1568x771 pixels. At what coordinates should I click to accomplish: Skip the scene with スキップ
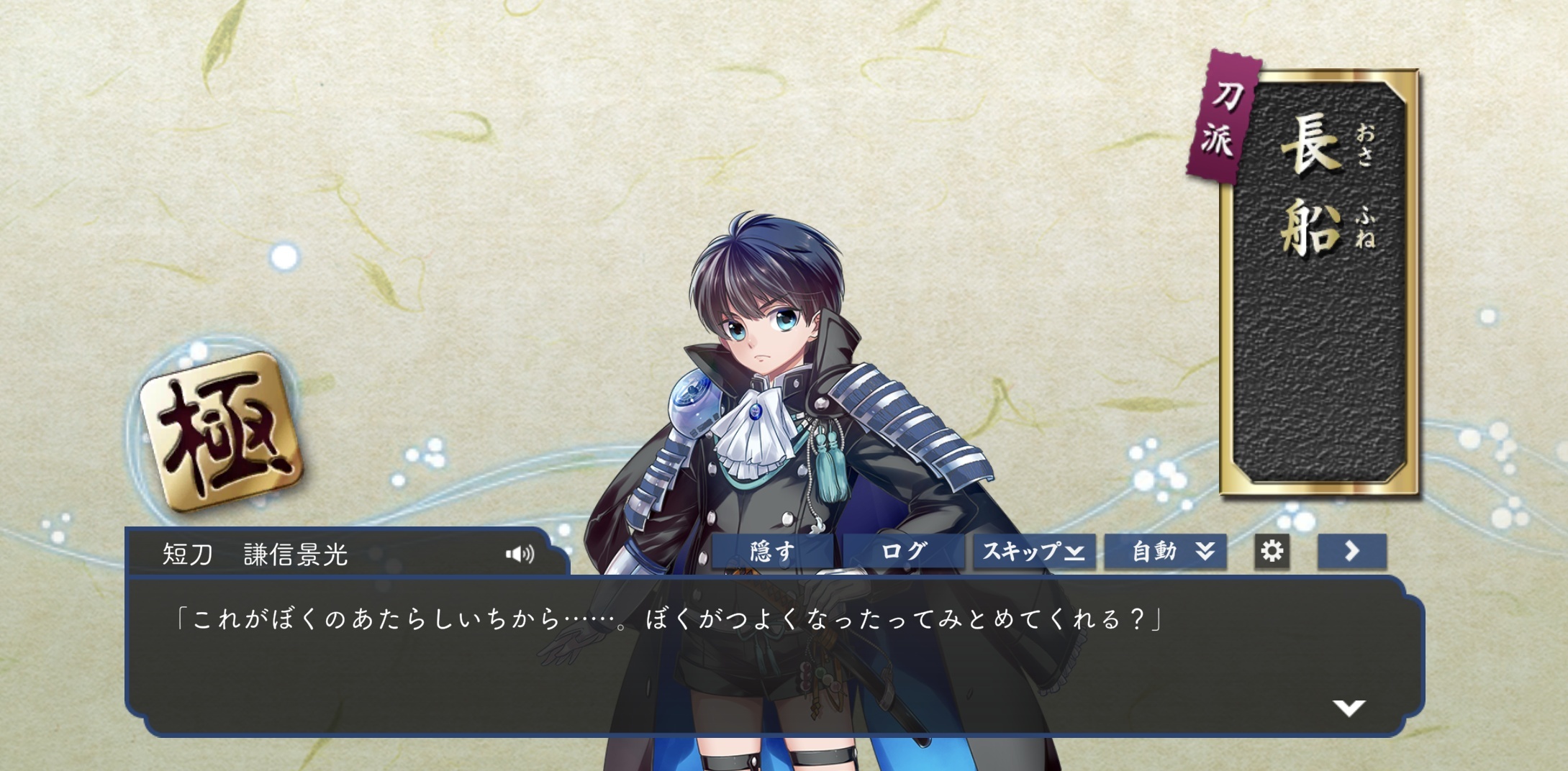point(1034,552)
